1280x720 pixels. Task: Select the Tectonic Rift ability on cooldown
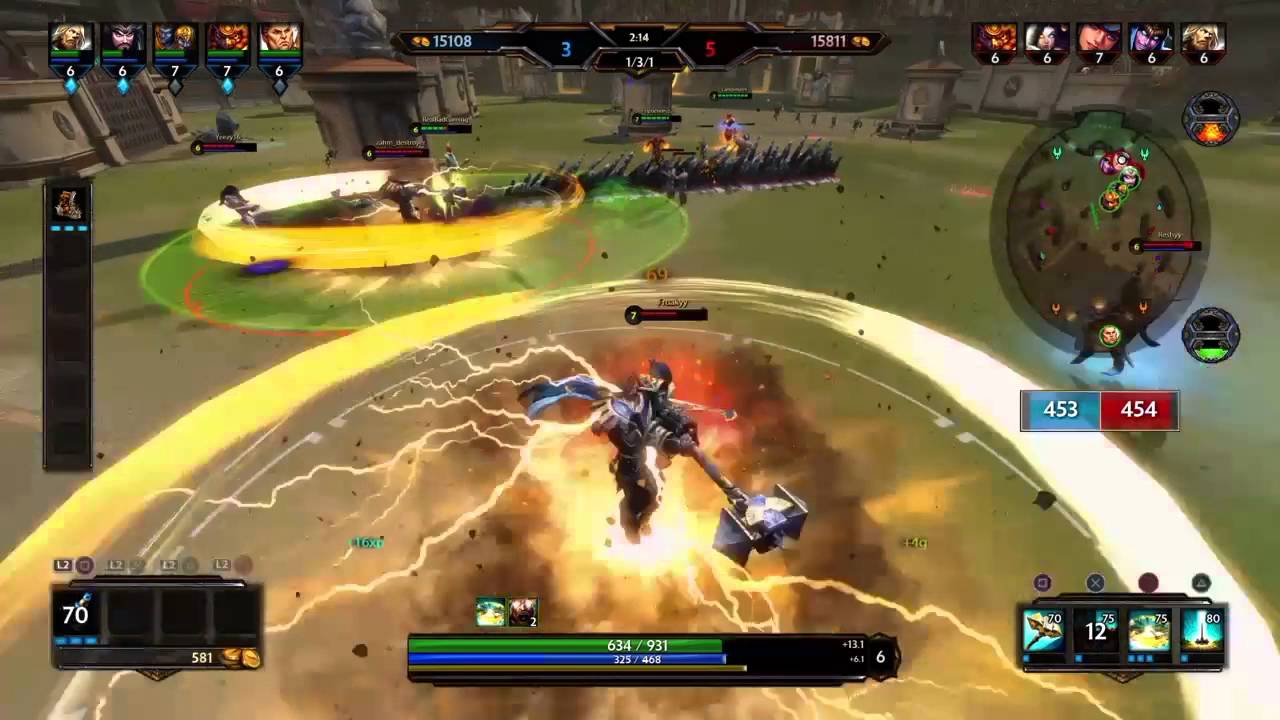(x=1096, y=632)
